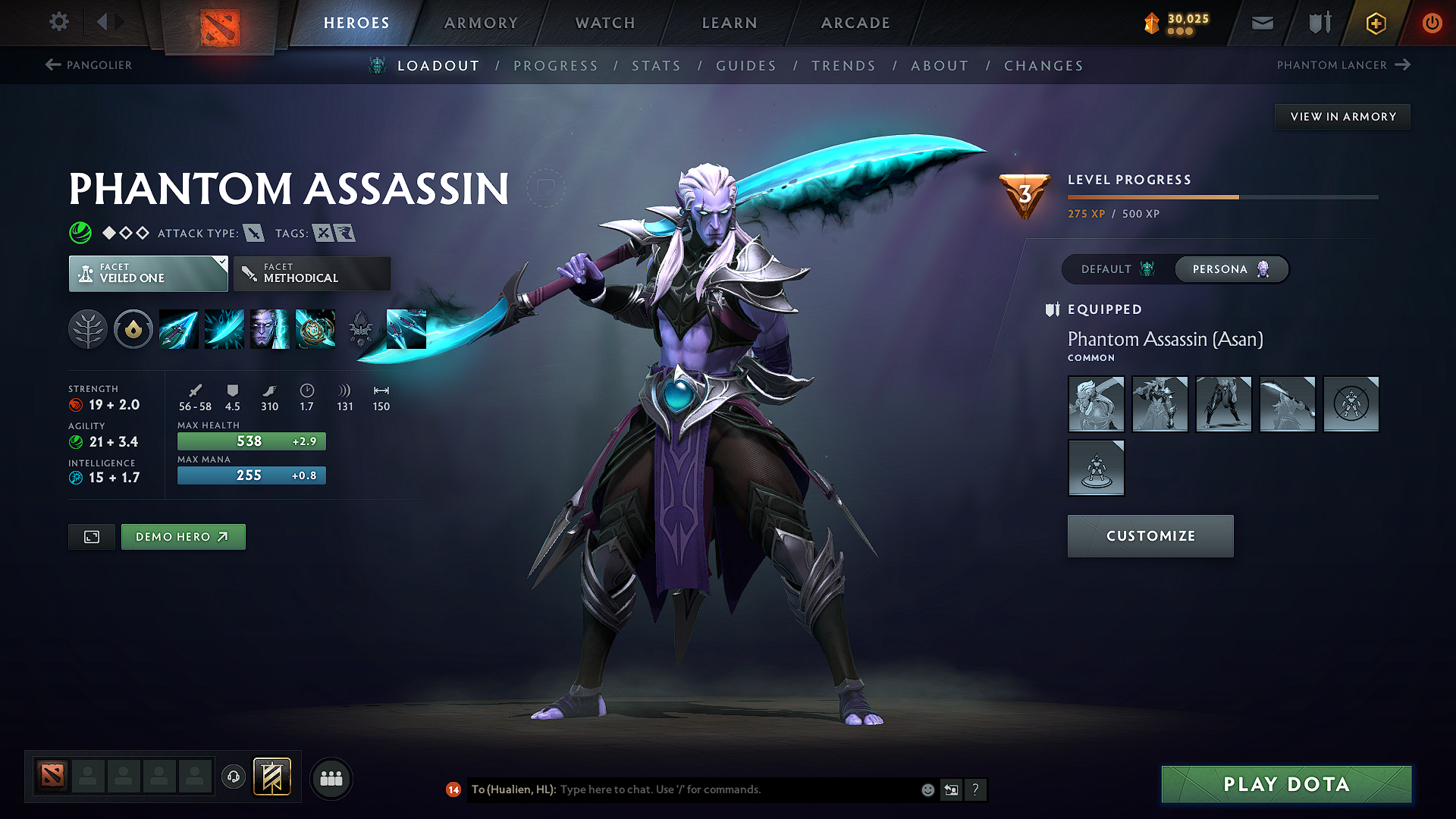Select the Methodical facet option
Viewport: 1456px width, 819px height.
click(x=312, y=273)
